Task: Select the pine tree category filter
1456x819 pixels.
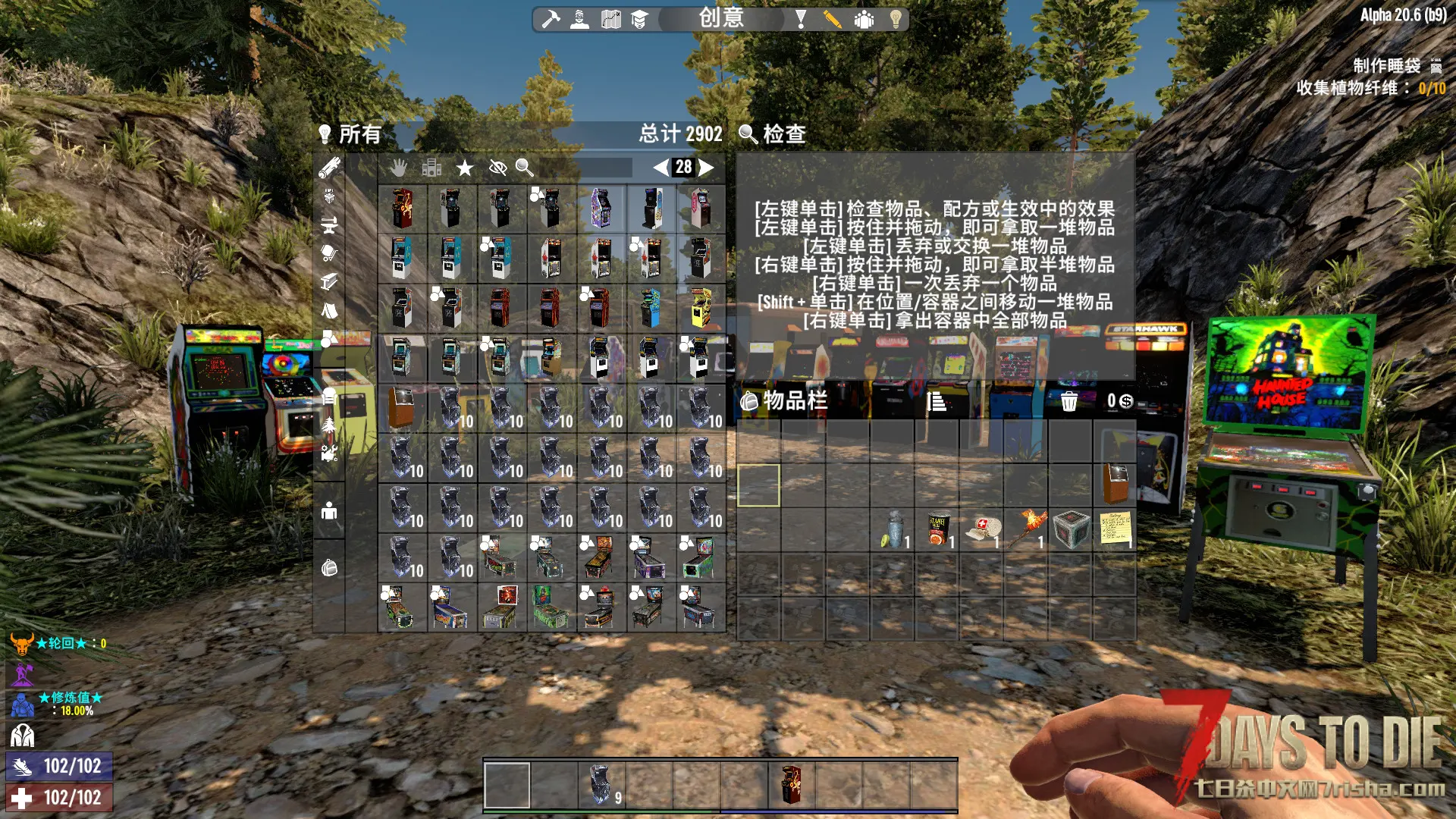Action: (329, 424)
